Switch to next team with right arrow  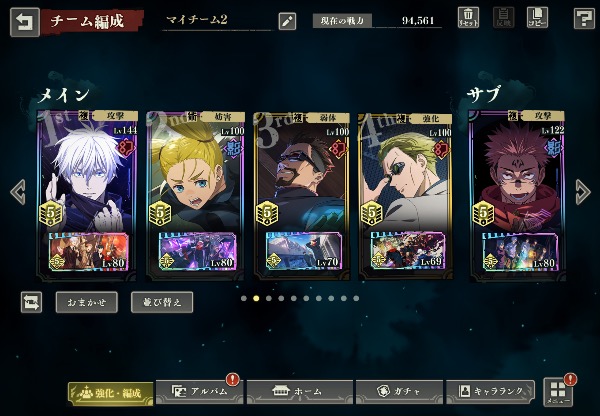pos(583,190)
